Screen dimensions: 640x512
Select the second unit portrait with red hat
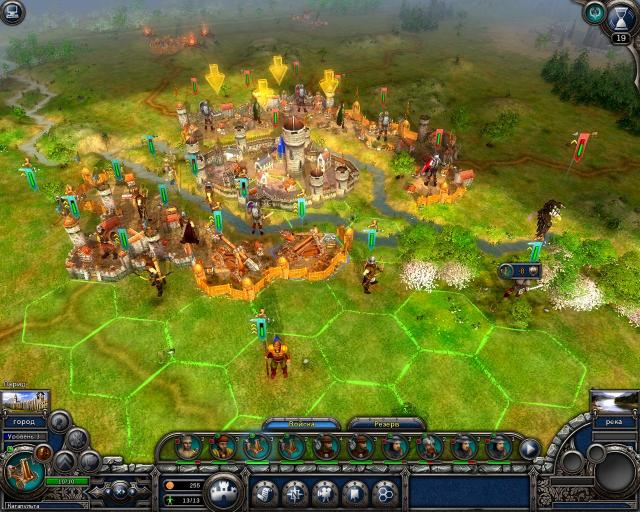(x=222, y=447)
